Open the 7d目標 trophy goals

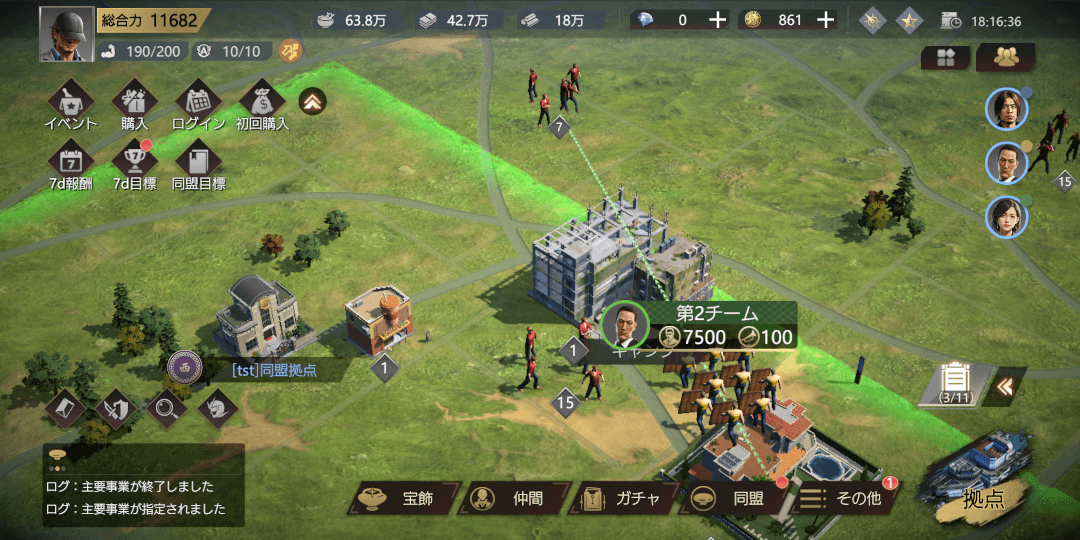(134, 164)
